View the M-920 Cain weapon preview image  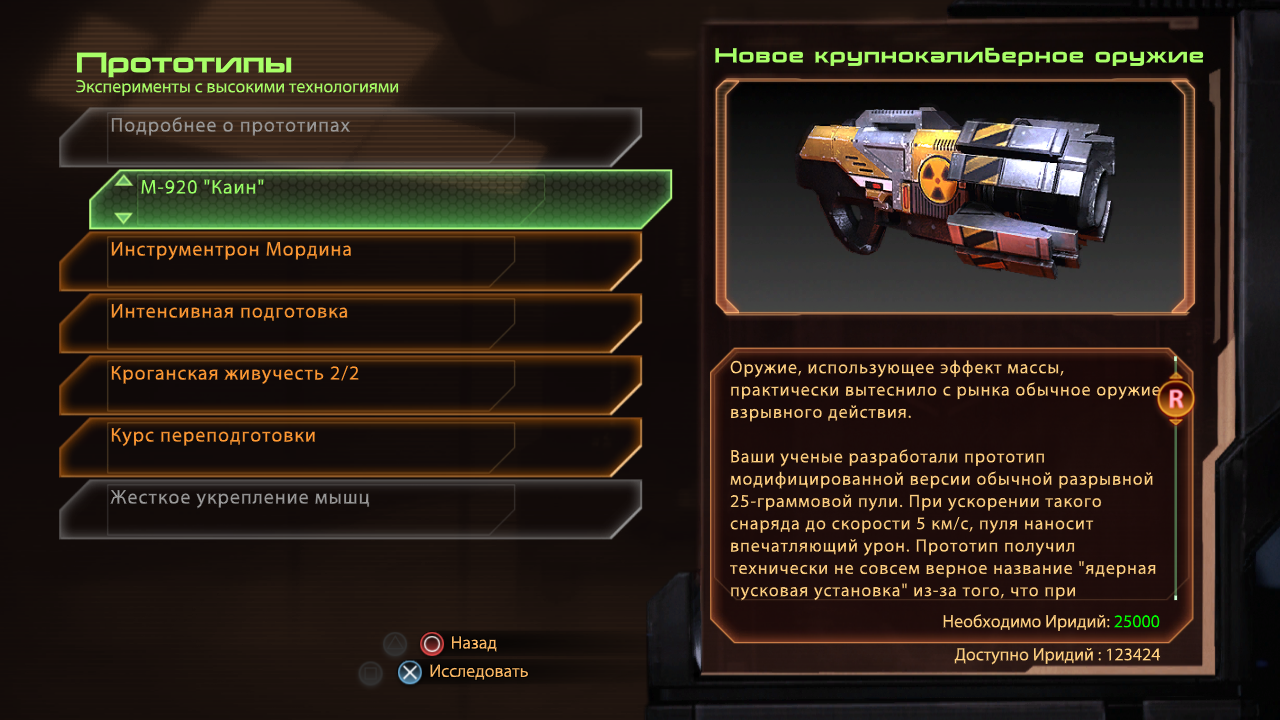pyautogui.click(x=954, y=196)
